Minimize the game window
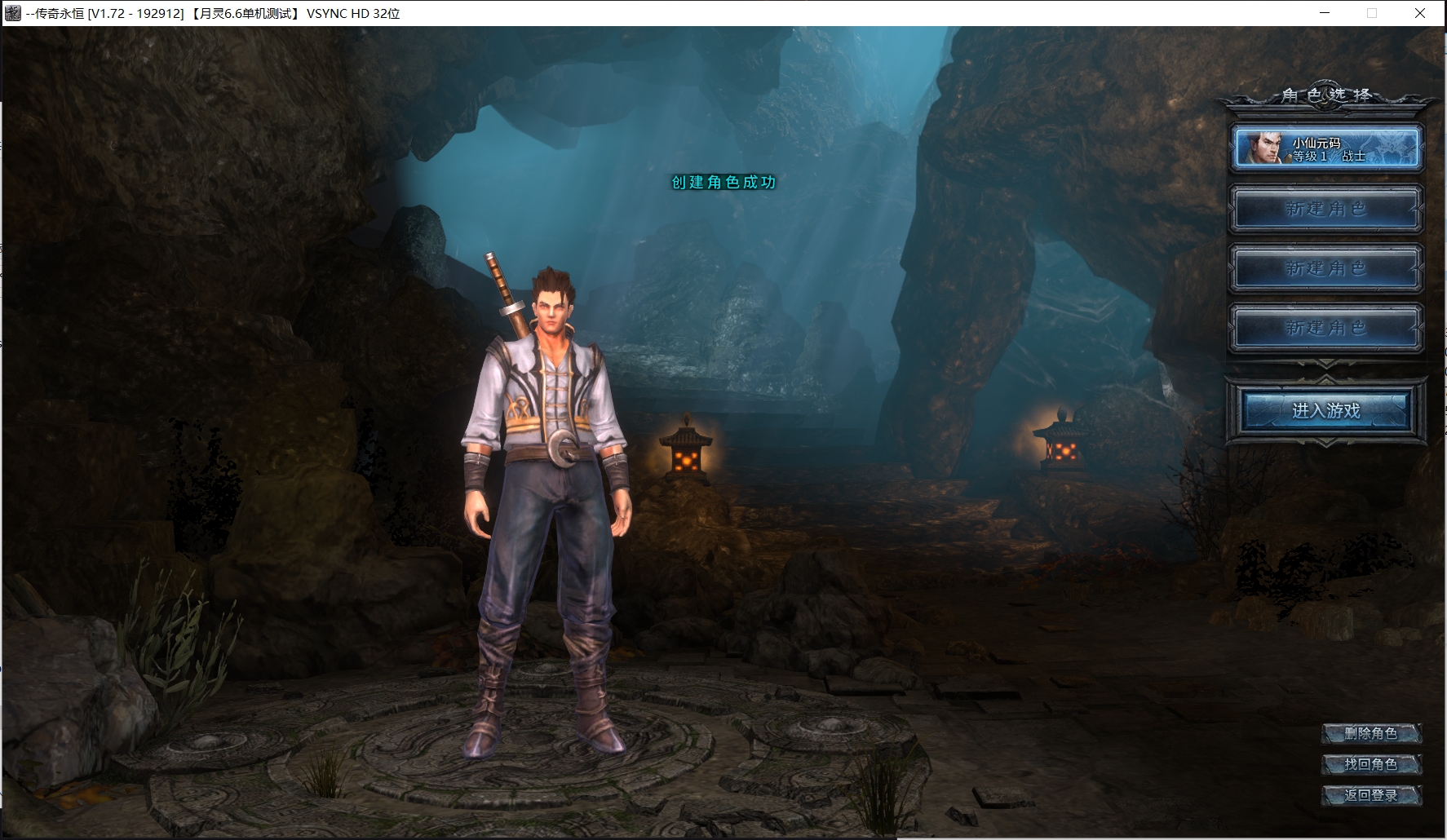 pos(1325,13)
